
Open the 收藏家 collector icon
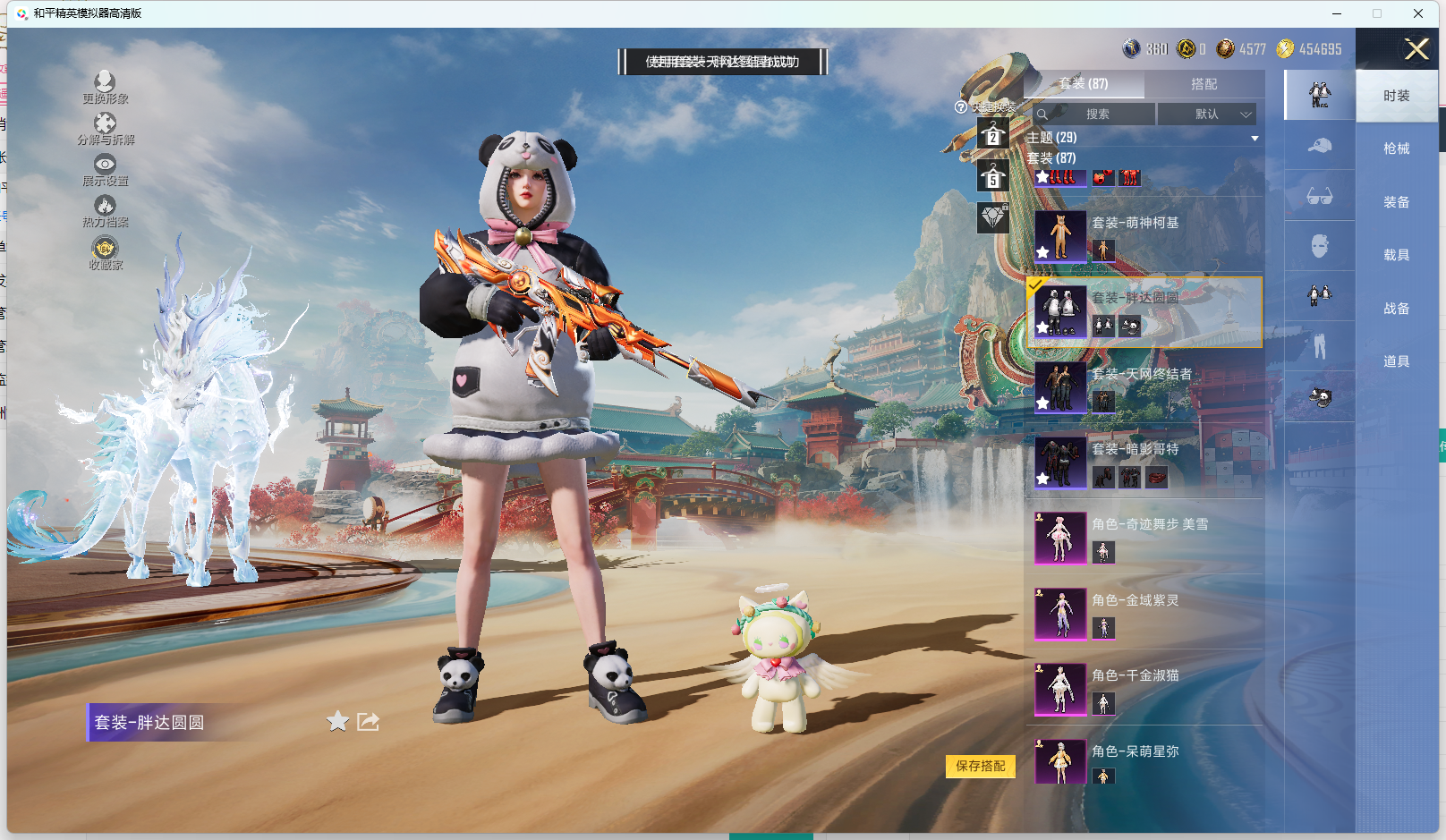[x=105, y=252]
